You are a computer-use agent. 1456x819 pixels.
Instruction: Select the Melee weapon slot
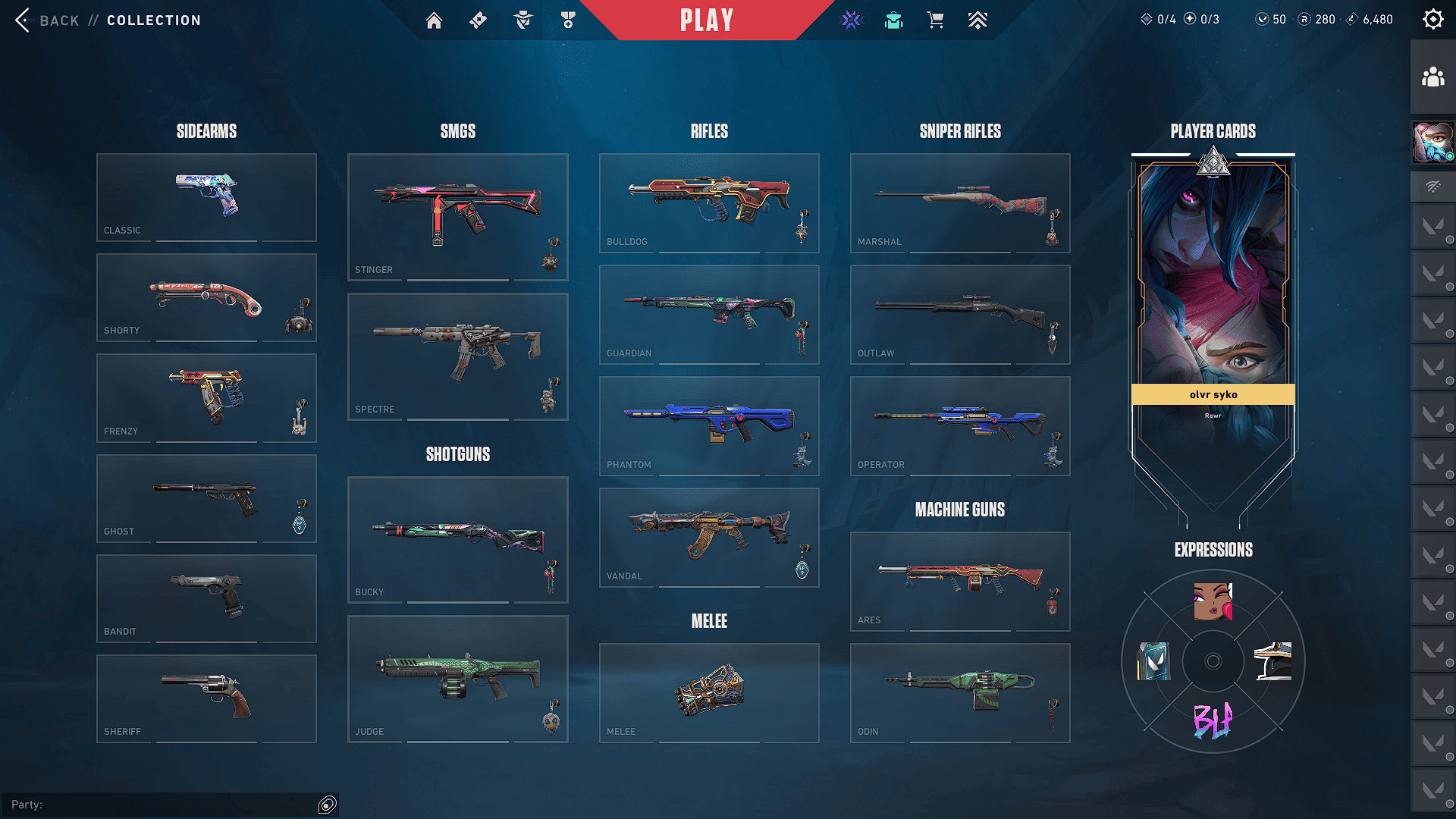point(709,692)
